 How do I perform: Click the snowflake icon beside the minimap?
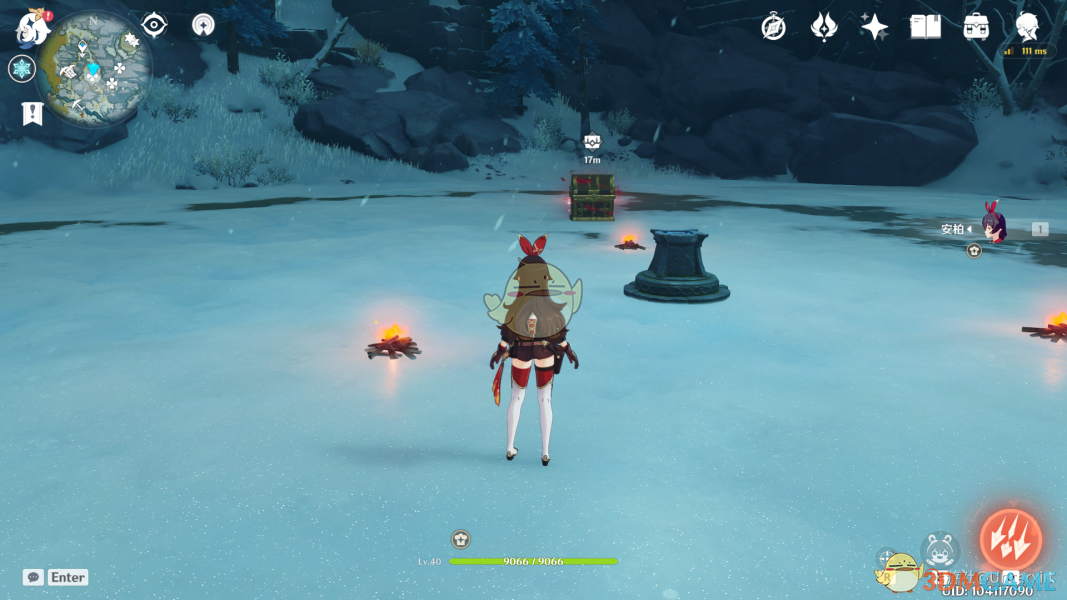(x=21, y=69)
